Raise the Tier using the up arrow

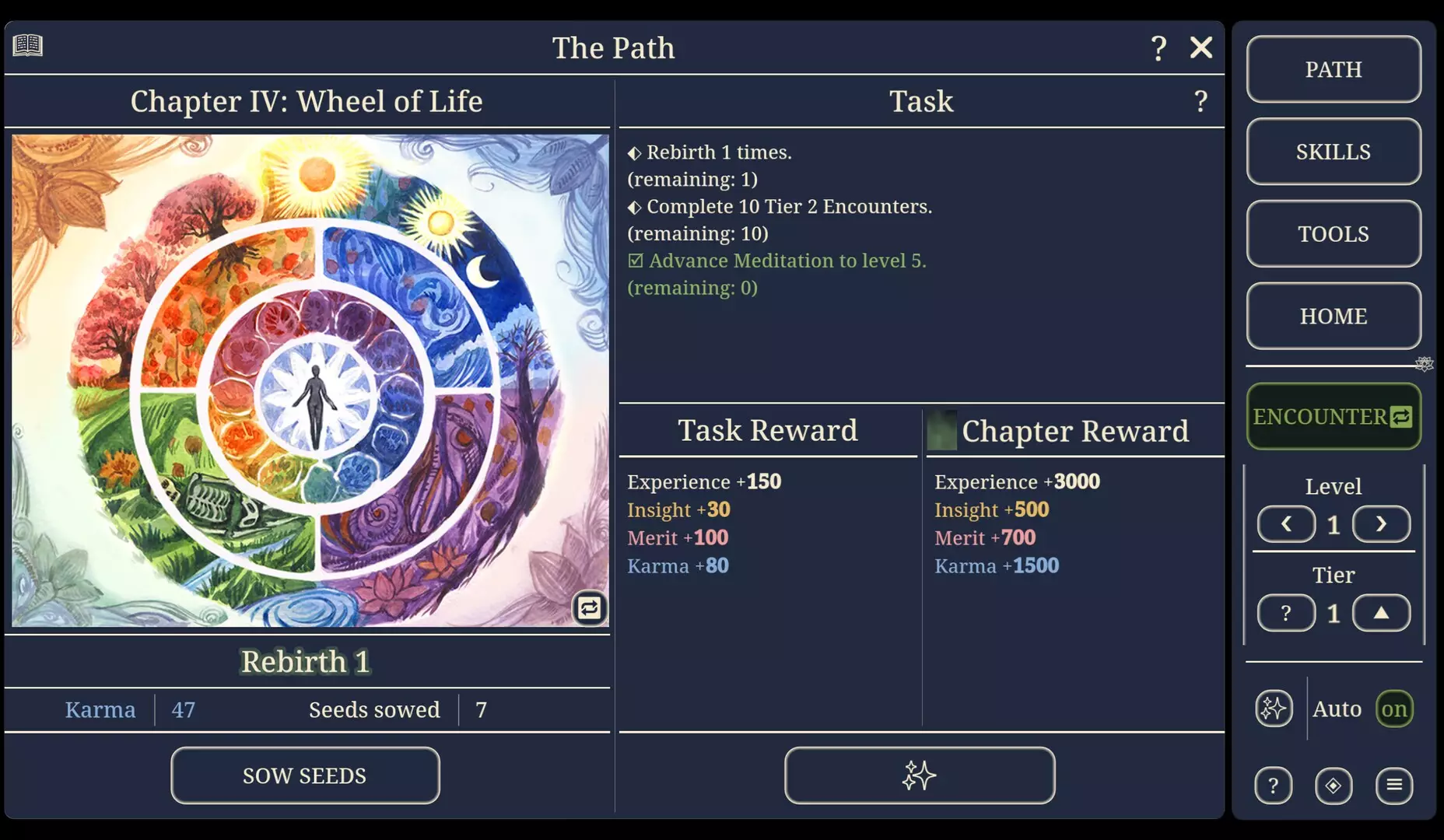(x=1381, y=613)
